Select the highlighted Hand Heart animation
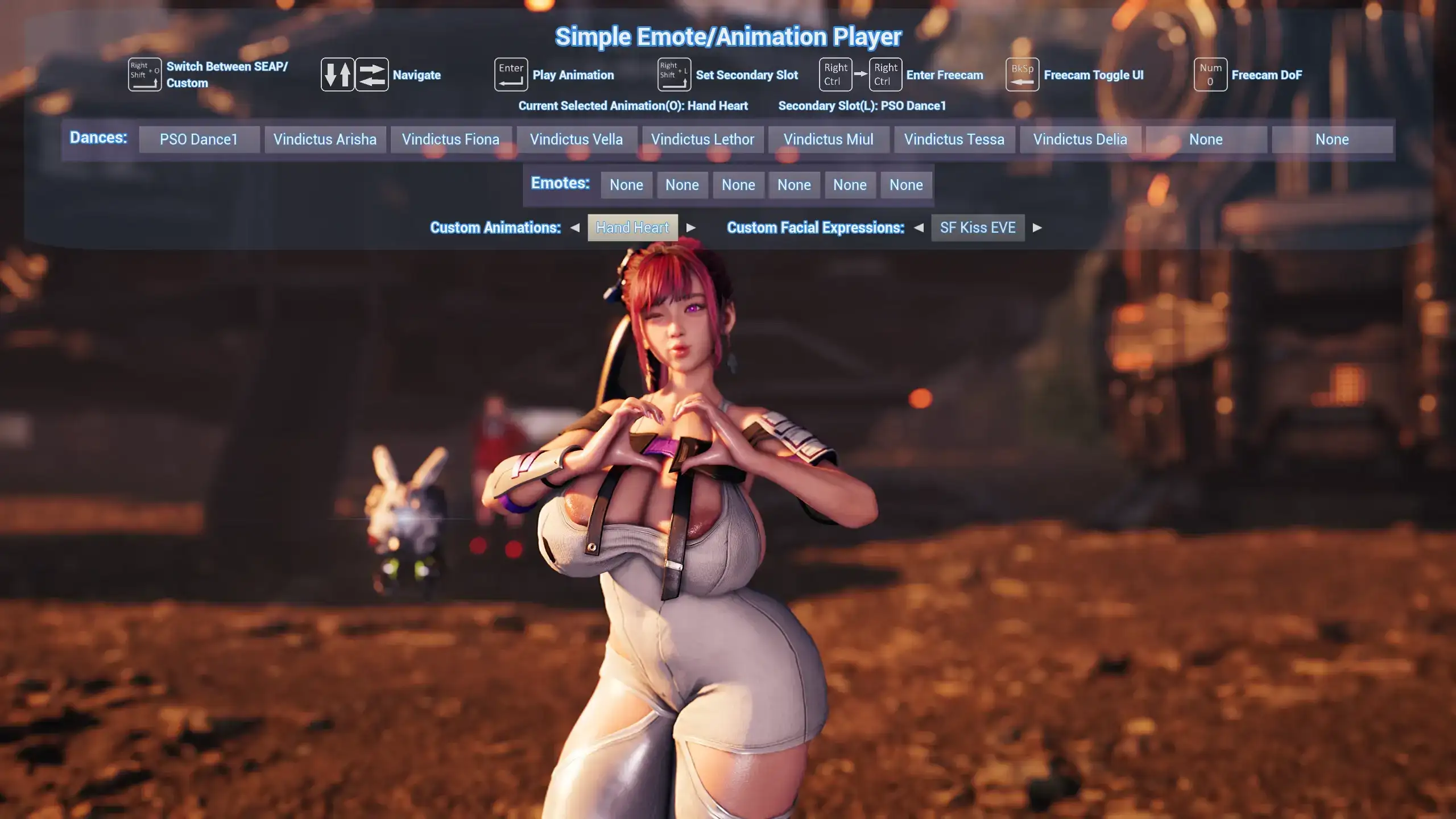 (632, 227)
